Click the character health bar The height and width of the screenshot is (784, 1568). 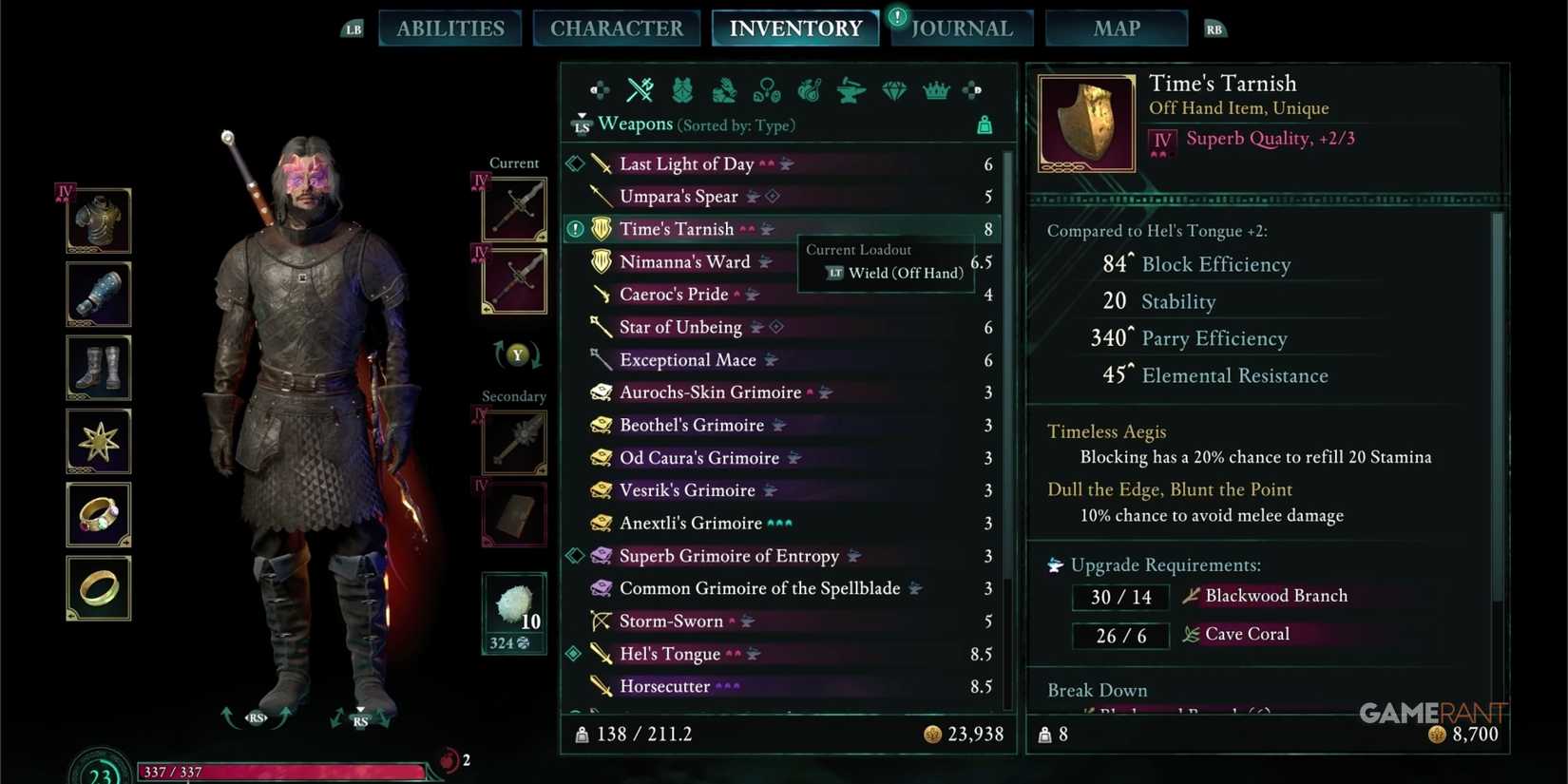(x=285, y=772)
